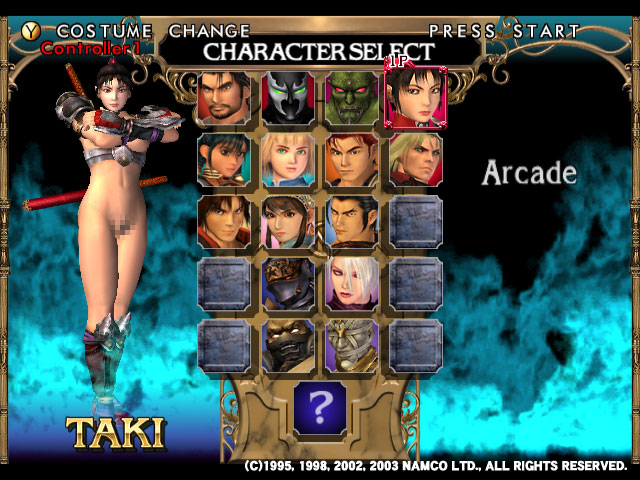Select the highlighted Taki portrait

click(415, 97)
